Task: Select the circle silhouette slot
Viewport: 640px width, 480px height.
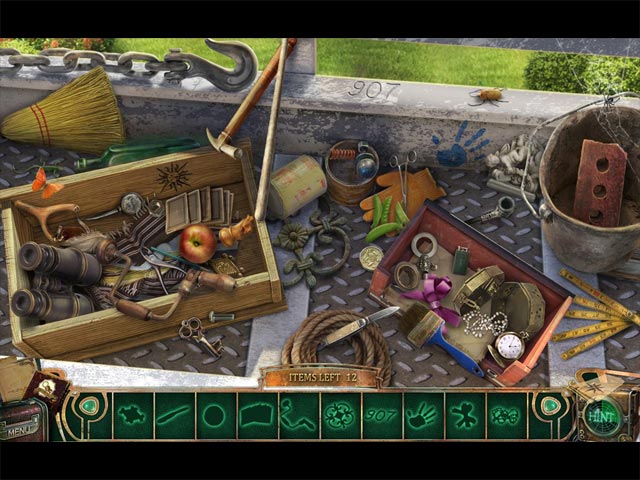Action: (x=214, y=415)
